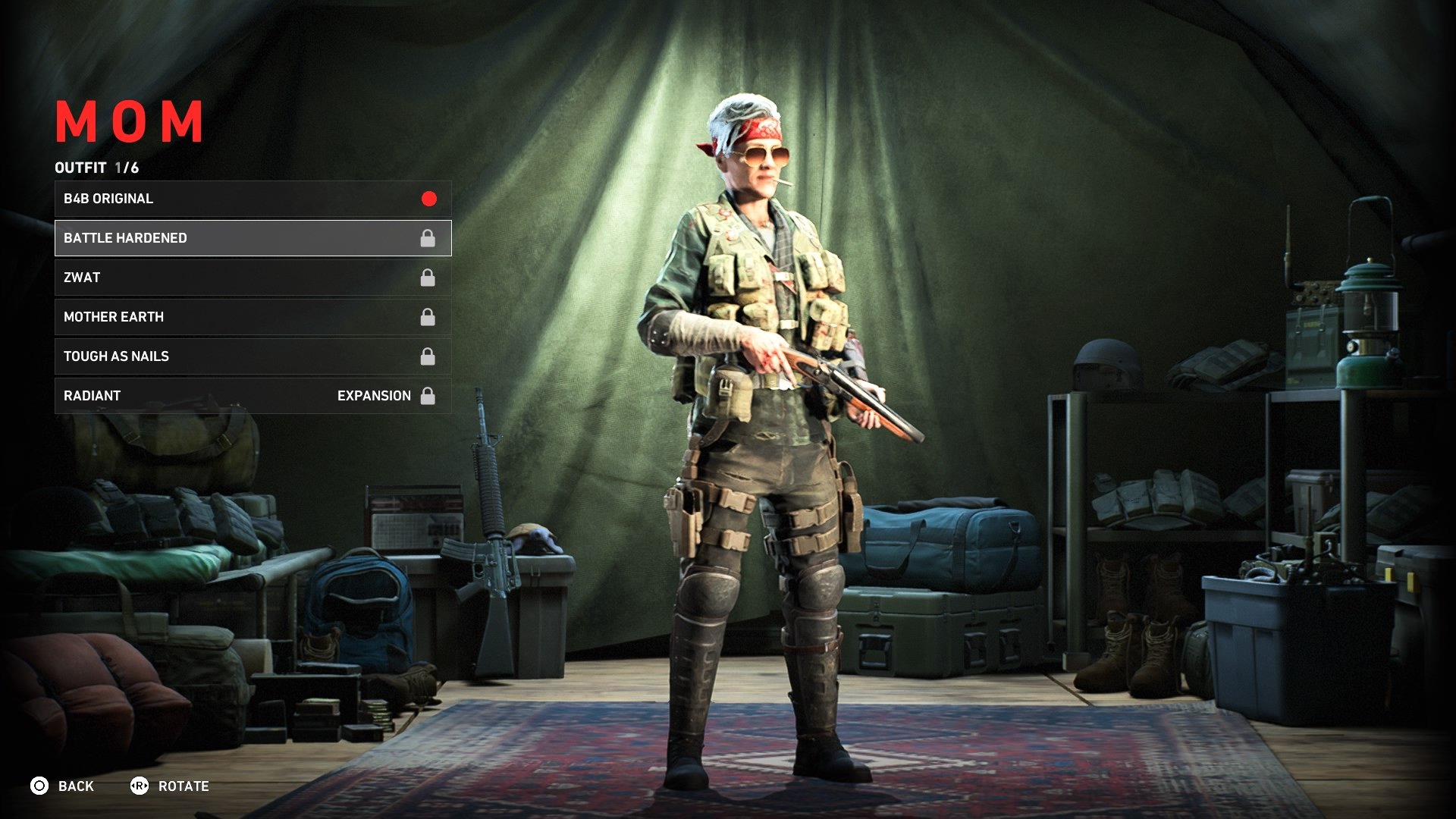Click the MOM character name title
1456x819 pixels.
(x=129, y=120)
